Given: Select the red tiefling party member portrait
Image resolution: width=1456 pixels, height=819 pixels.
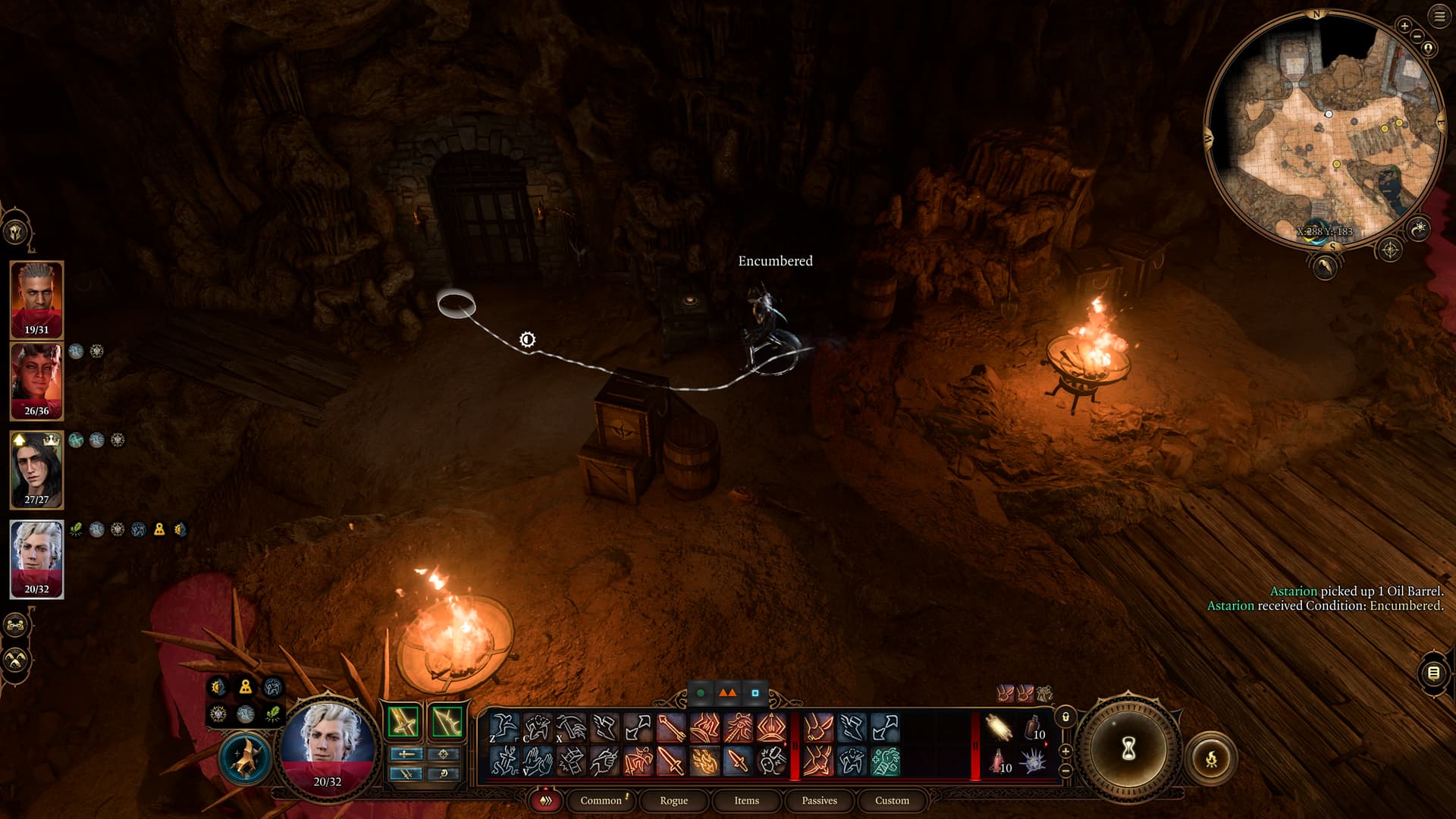Looking at the screenshot, I should [x=36, y=381].
